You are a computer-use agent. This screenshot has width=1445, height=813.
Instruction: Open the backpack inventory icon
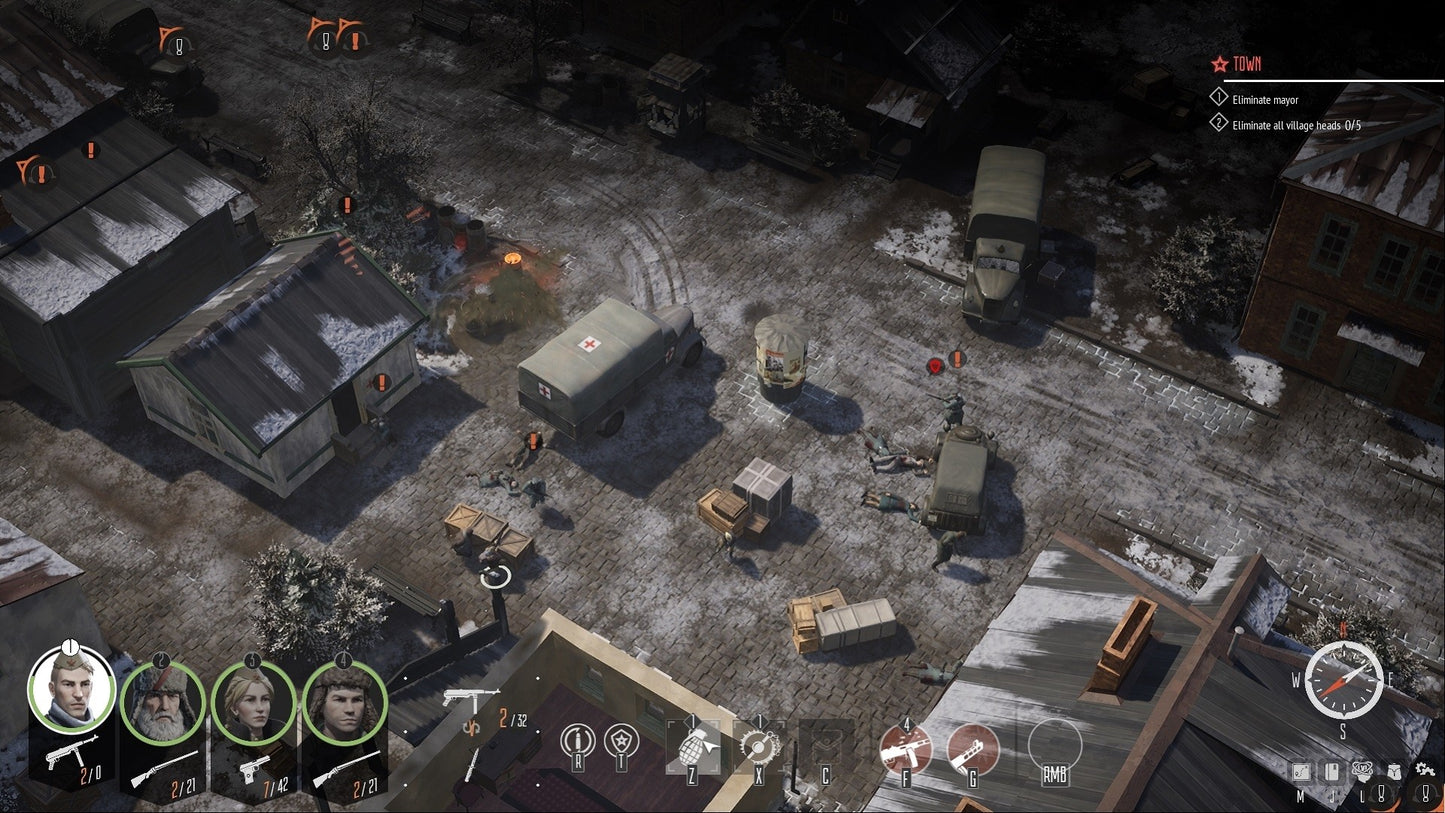point(1393,772)
